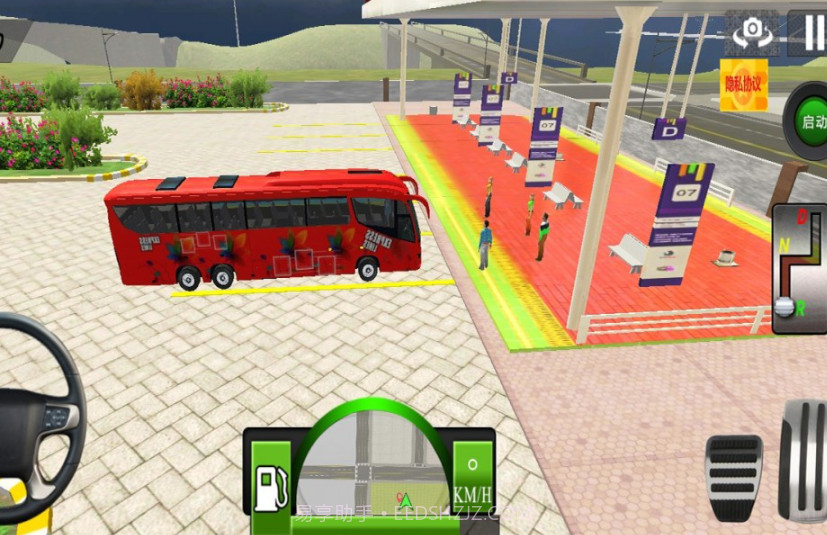827x535 pixels.
Task: Step on the accelerator pedal
Action: (x=803, y=458)
